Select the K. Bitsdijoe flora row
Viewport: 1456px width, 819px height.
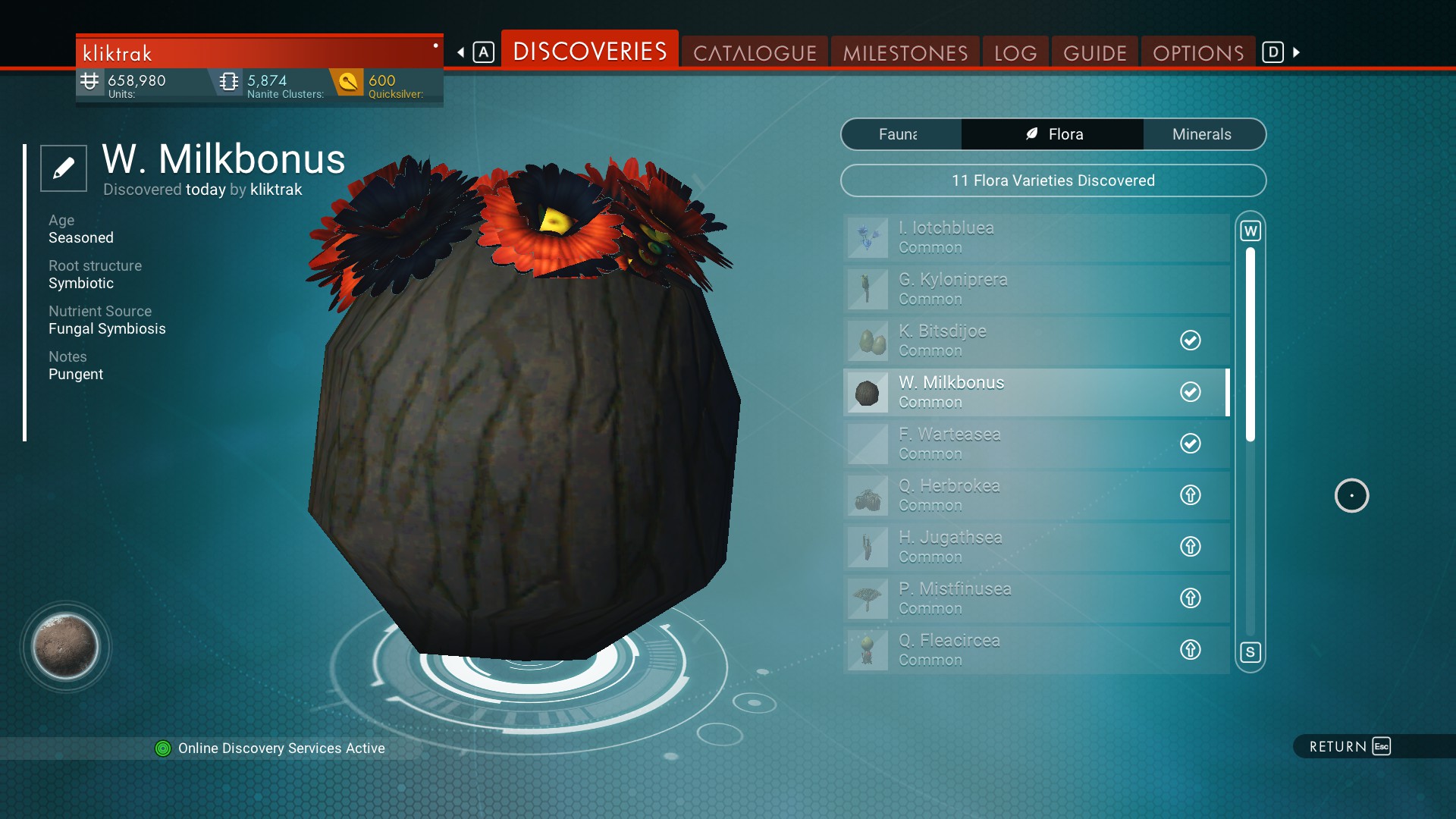pyautogui.click(x=1035, y=340)
